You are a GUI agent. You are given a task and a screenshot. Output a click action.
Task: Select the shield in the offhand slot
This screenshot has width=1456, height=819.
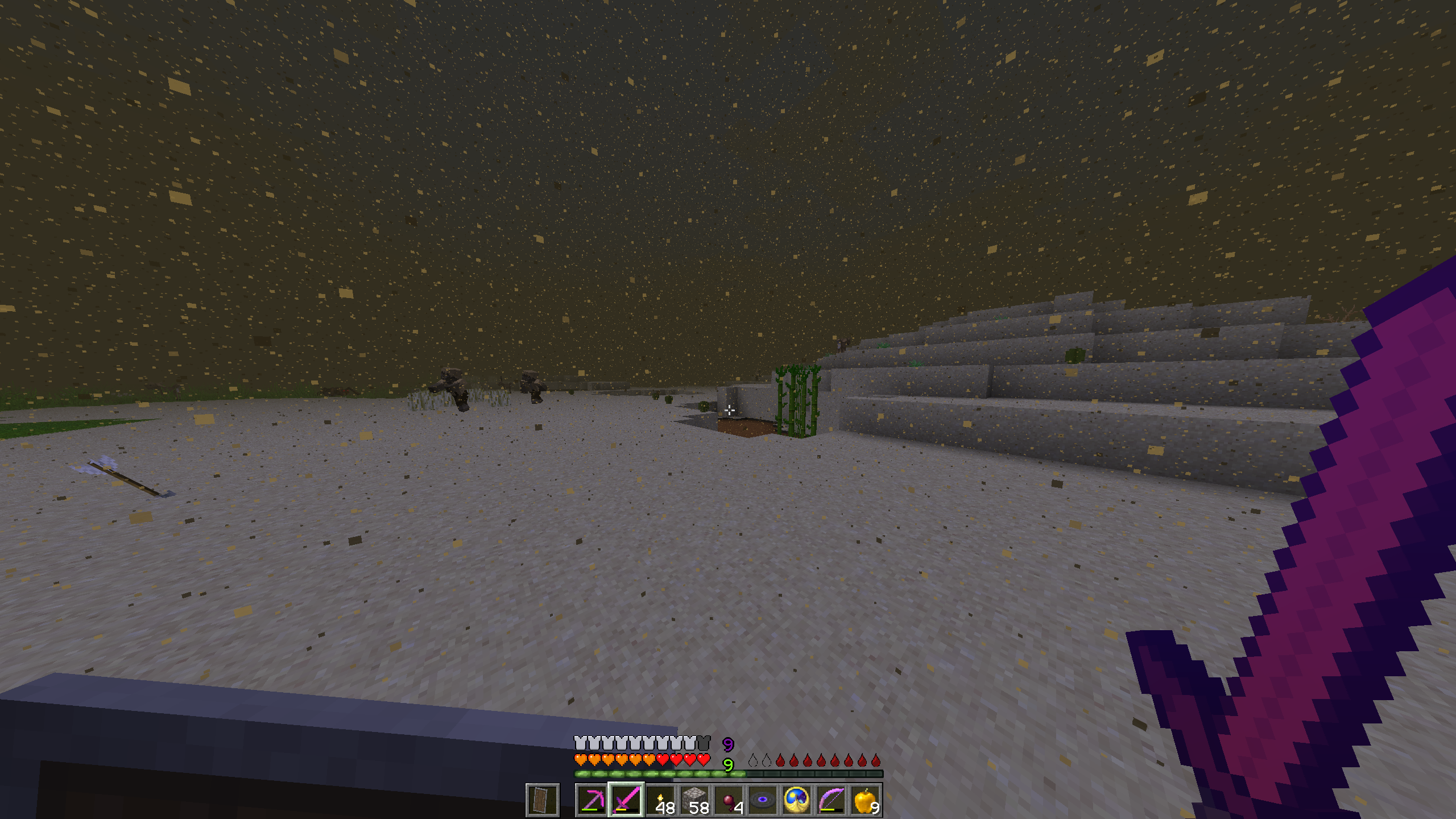[x=543, y=800]
